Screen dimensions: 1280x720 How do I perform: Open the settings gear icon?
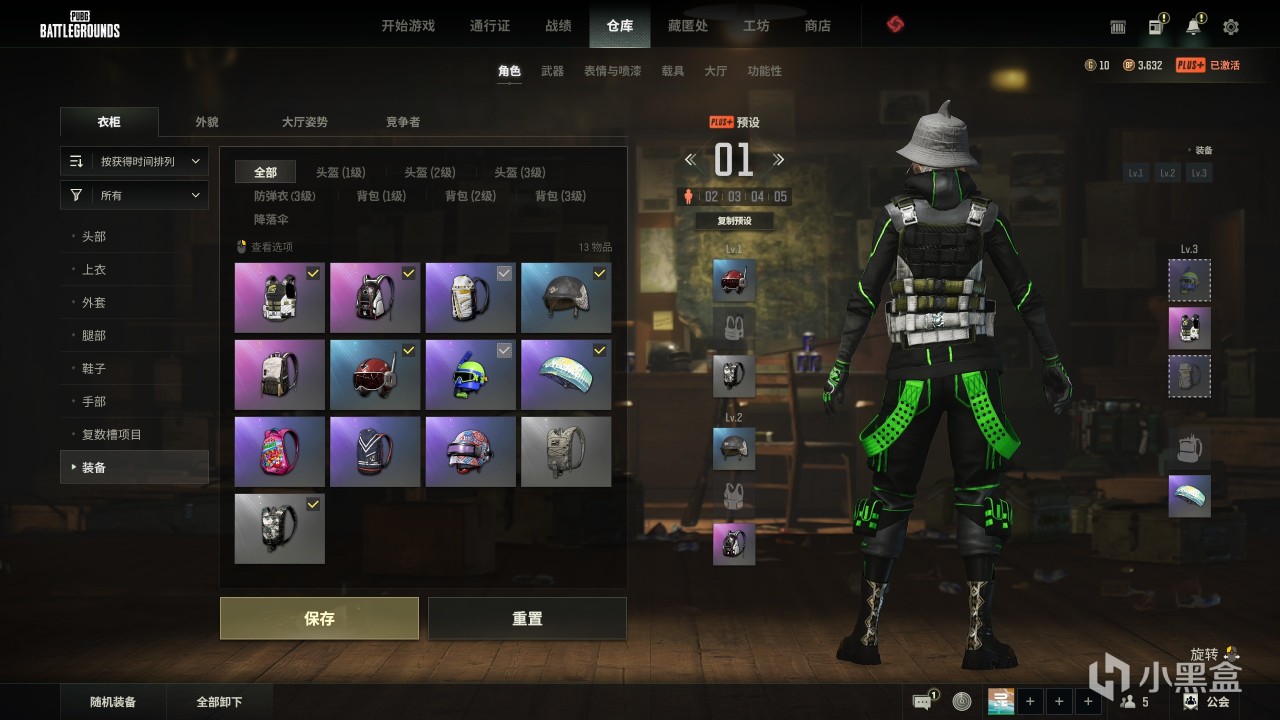click(x=1231, y=27)
